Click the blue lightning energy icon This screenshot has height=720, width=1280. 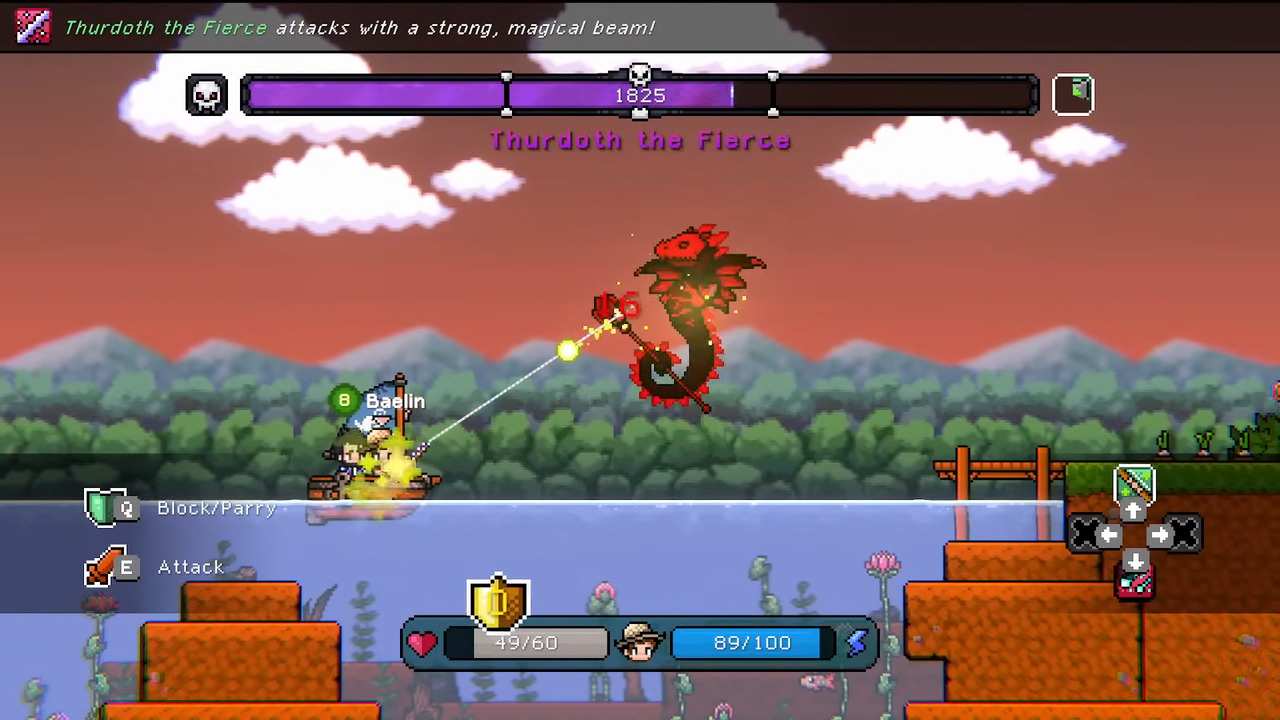pos(857,643)
